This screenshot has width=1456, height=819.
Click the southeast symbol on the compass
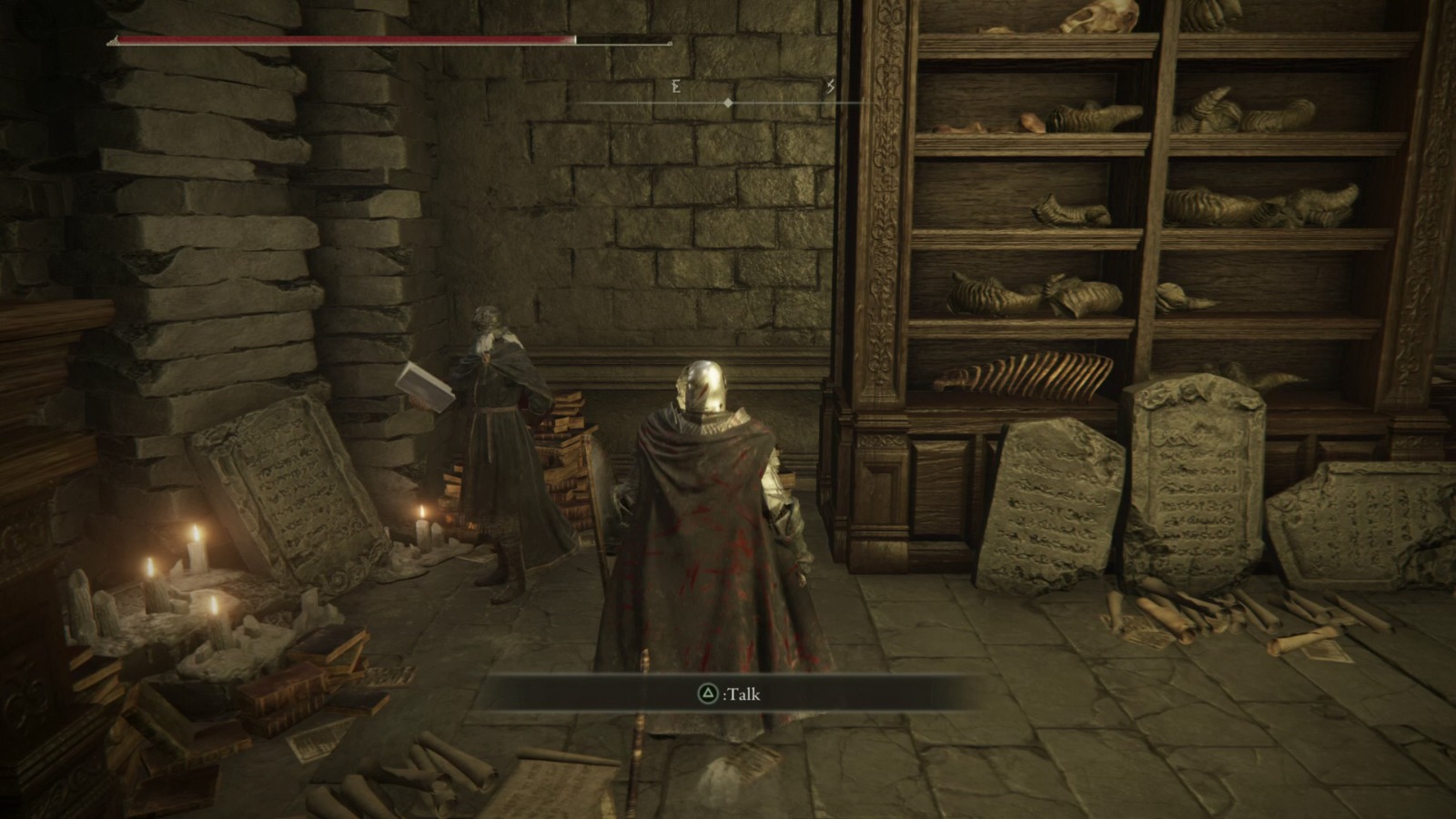tap(830, 86)
